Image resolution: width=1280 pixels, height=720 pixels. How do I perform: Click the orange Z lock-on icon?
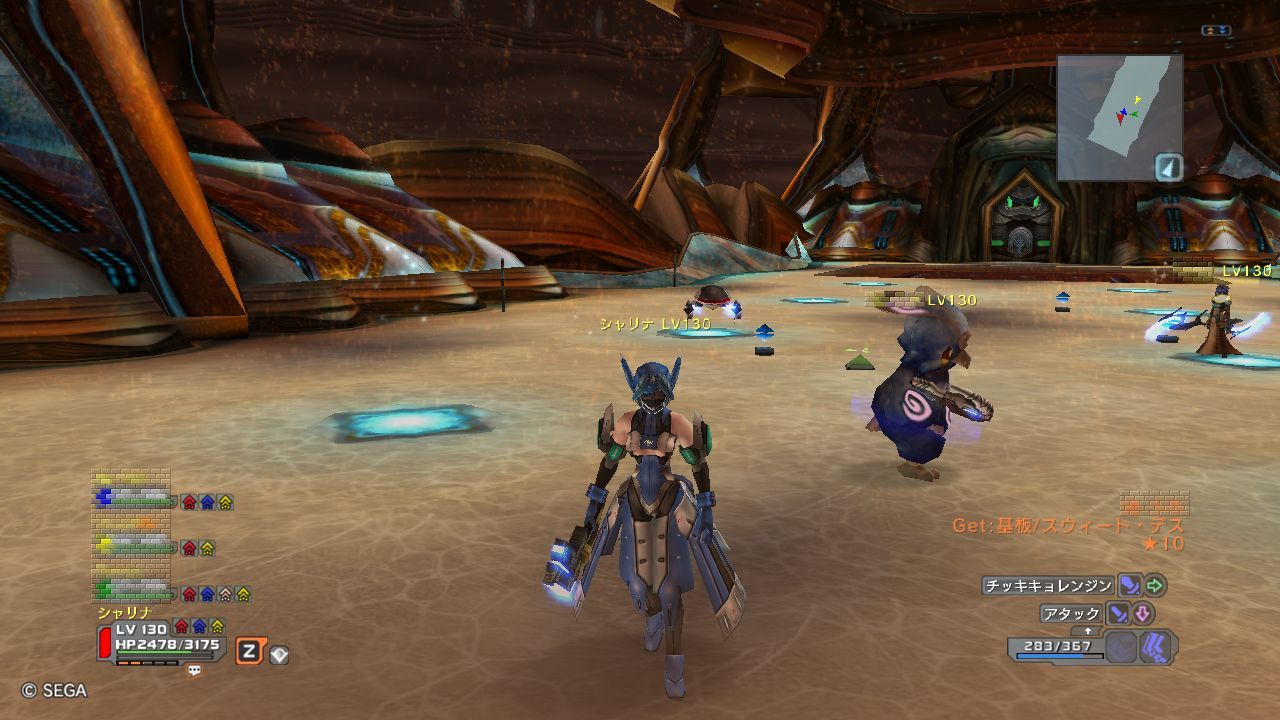point(248,653)
